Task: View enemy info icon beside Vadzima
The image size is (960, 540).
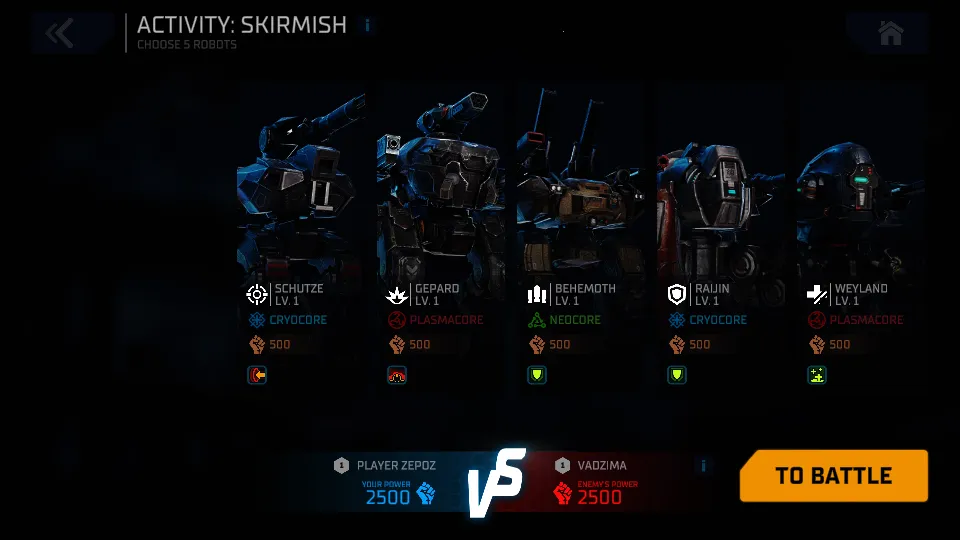Action: pos(703,465)
